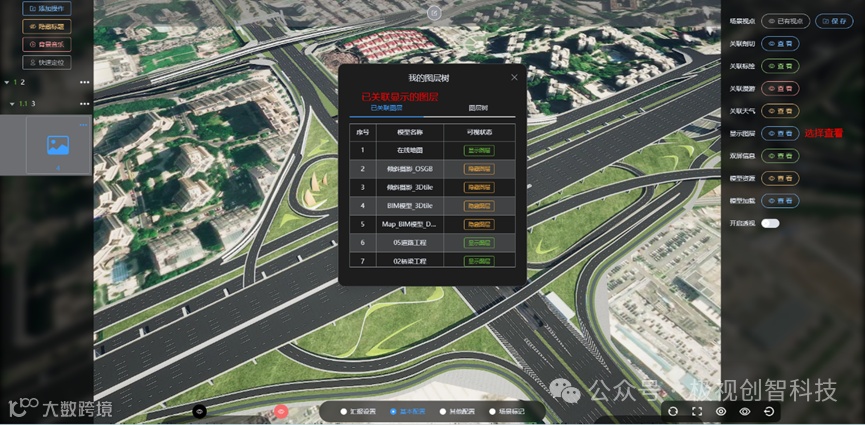Activate the fullscreen icon in bottom toolbar
The width and height of the screenshot is (865, 425).
[697, 411]
